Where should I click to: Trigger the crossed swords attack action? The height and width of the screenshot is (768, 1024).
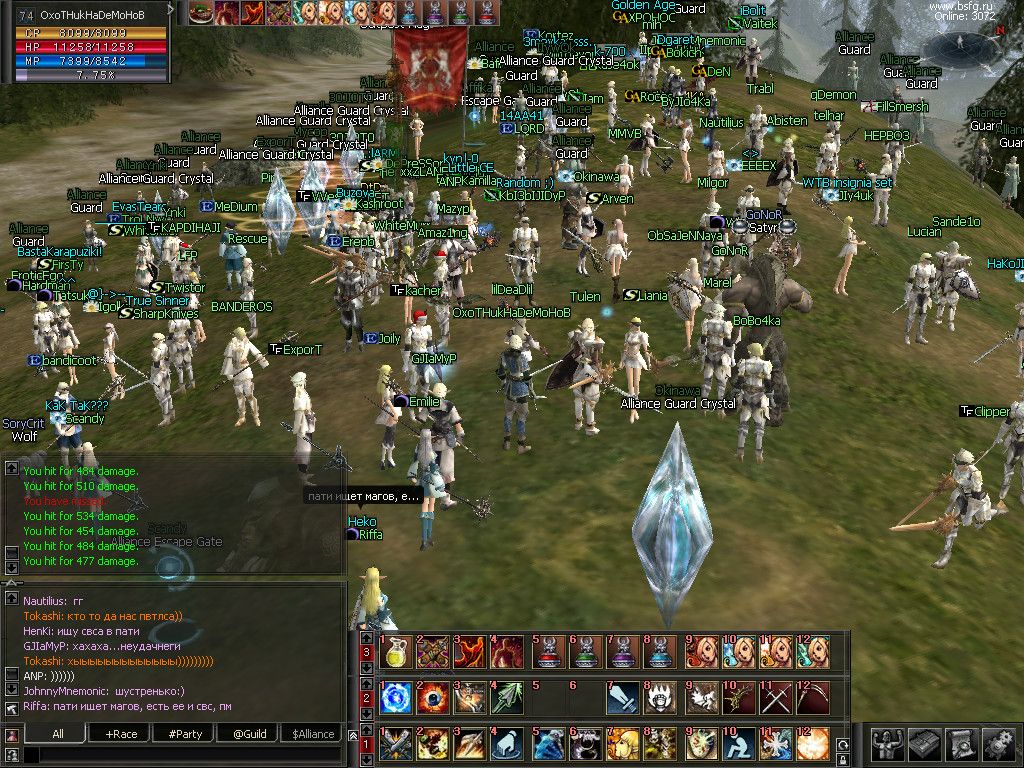tap(775, 698)
